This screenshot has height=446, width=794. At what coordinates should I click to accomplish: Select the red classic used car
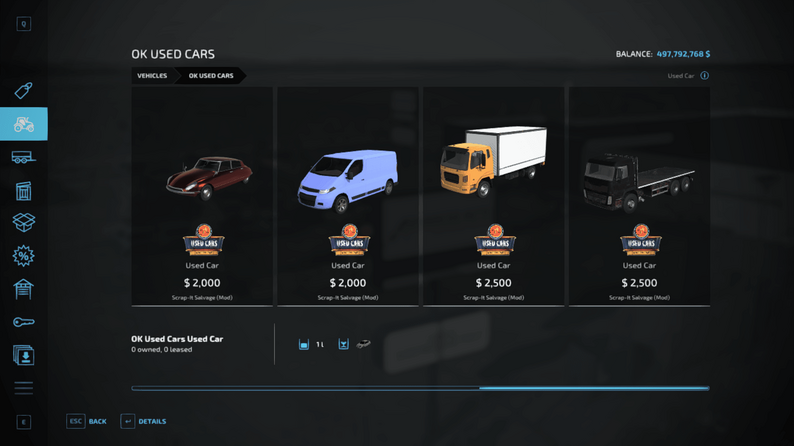coord(202,196)
